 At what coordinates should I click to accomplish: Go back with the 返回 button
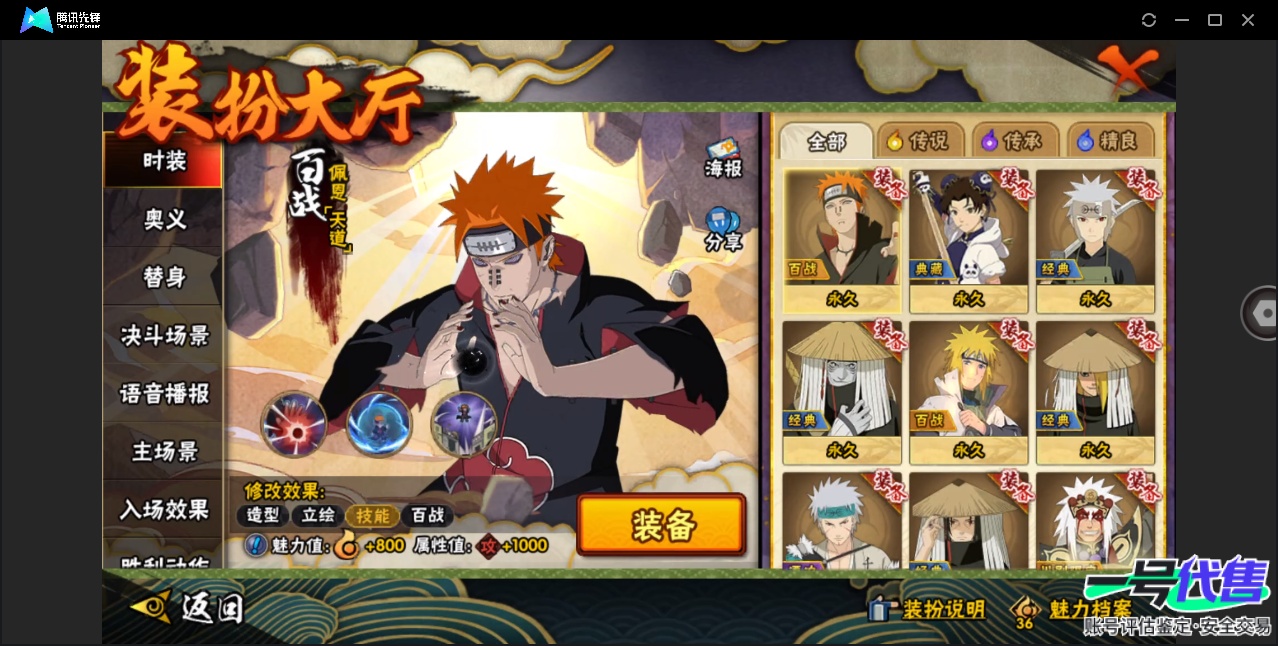click(x=190, y=606)
